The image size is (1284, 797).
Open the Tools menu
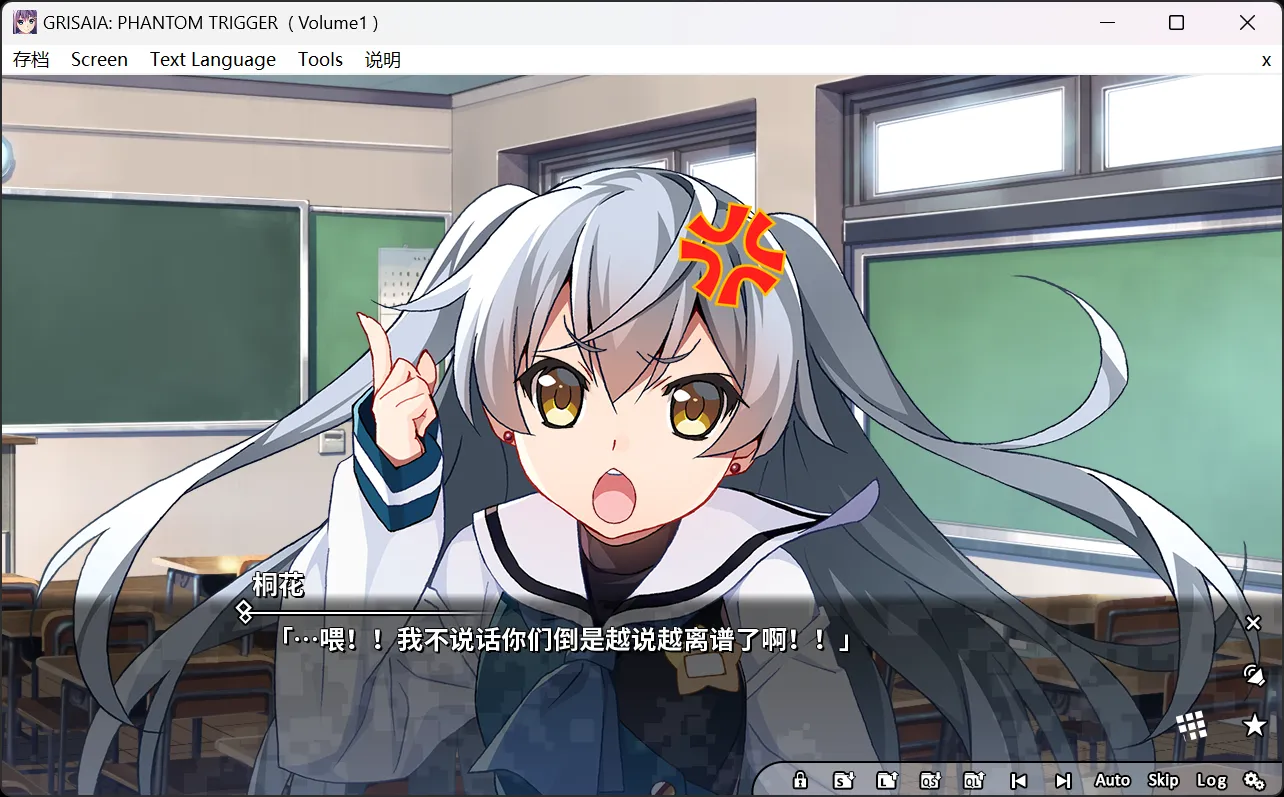pos(320,59)
